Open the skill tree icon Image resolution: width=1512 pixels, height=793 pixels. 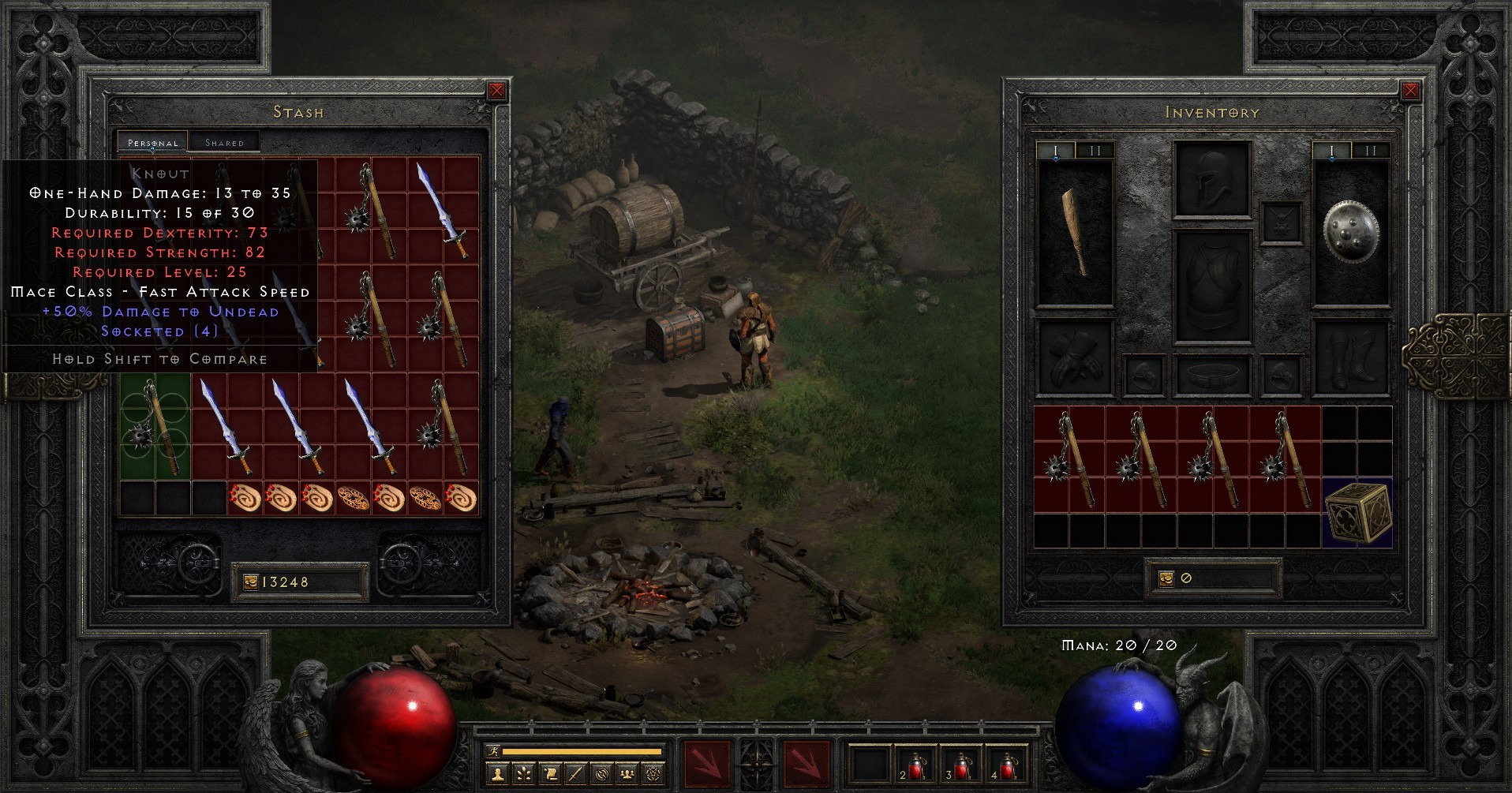522,775
